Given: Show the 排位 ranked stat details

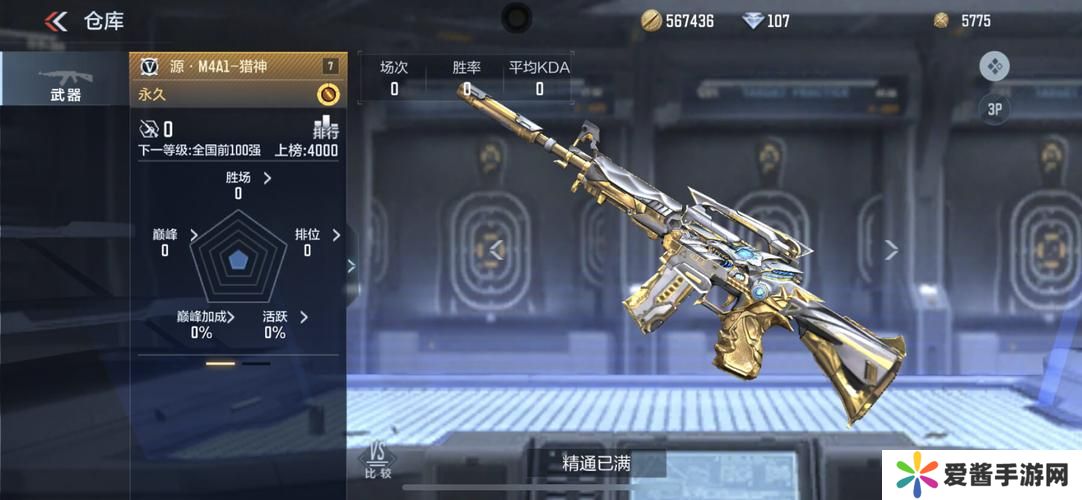Looking at the screenshot, I should pos(336,235).
